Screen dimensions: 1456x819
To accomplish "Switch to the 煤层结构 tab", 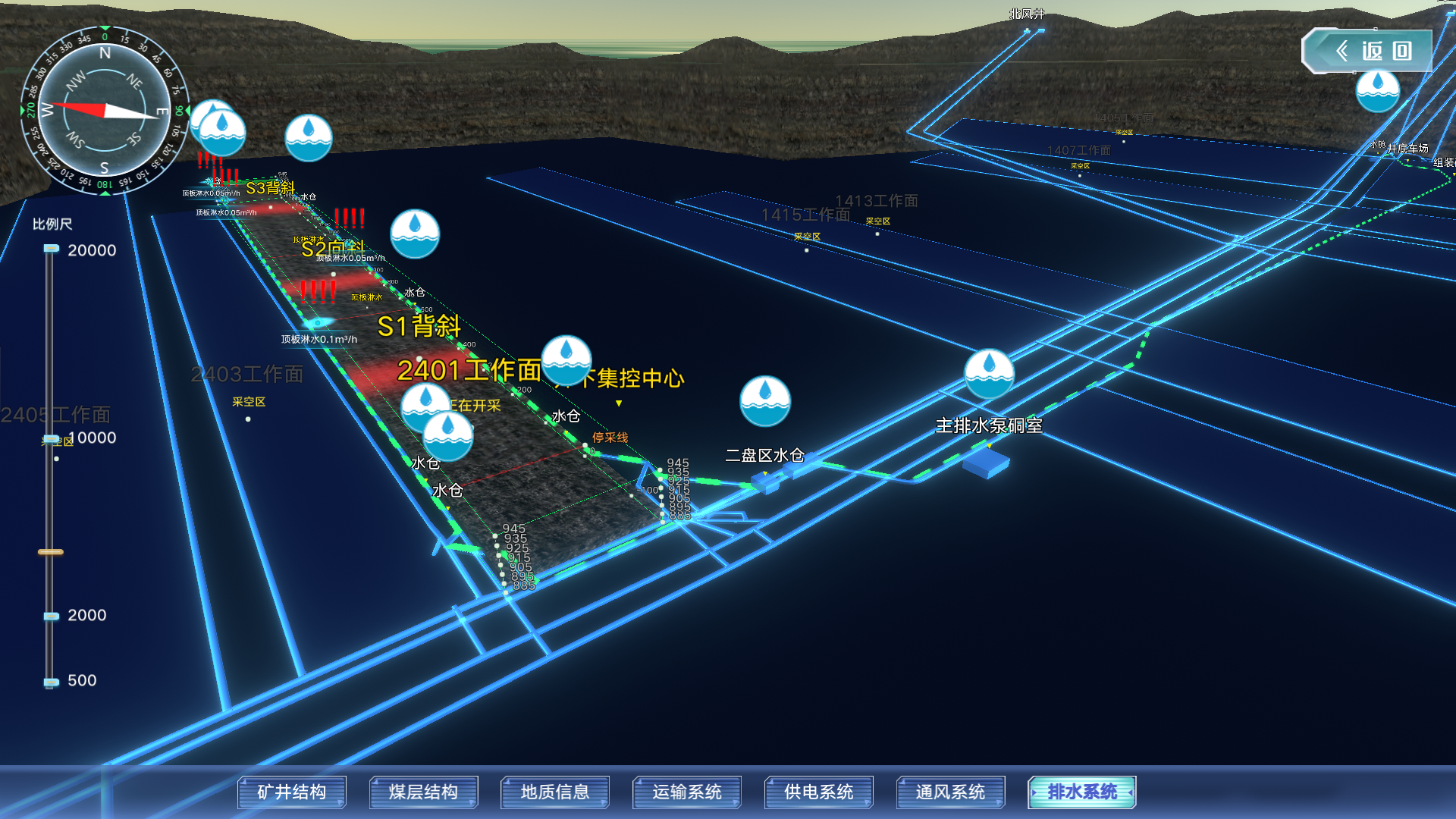I will tap(423, 792).
